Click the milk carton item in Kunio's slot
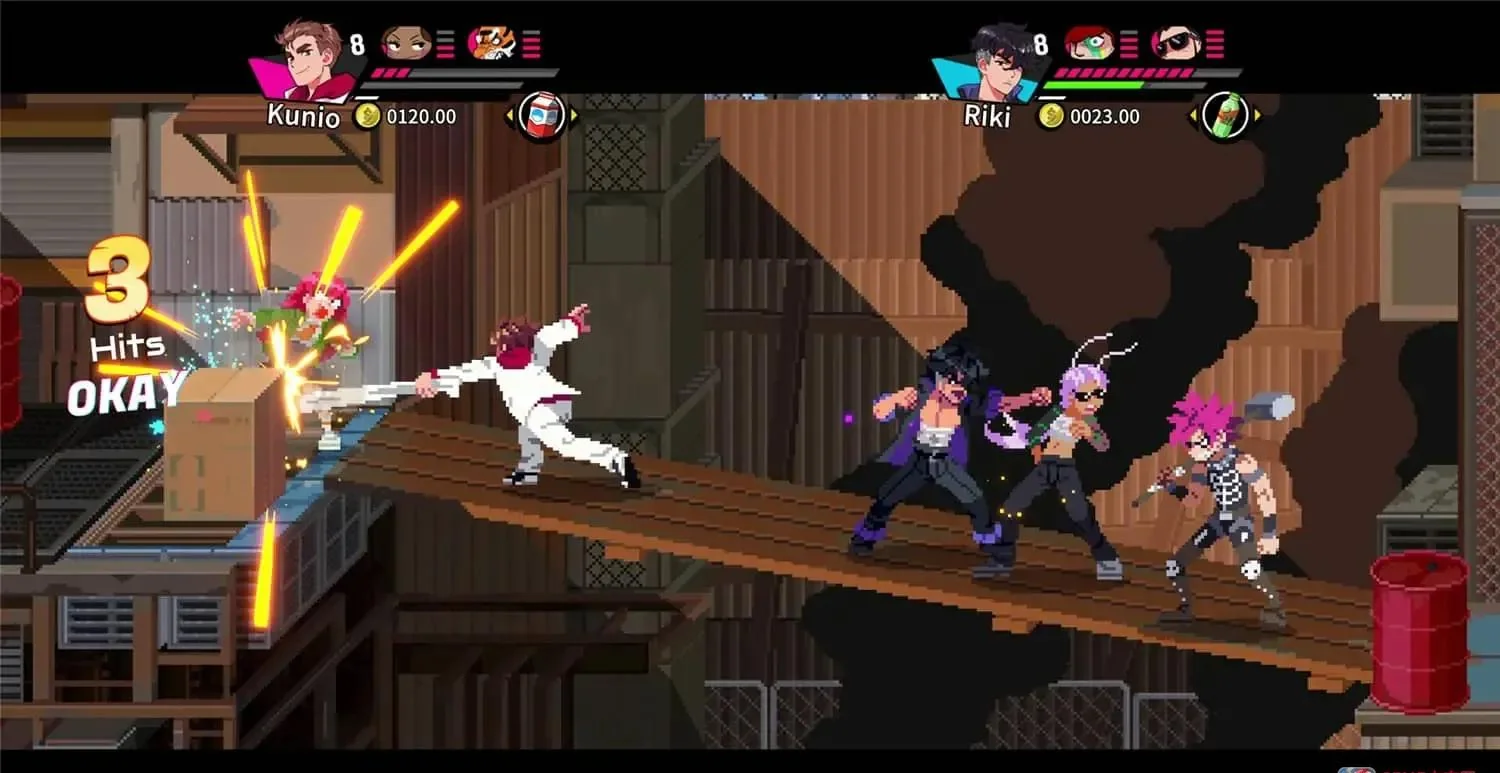The height and width of the screenshot is (773, 1500). 540,114
